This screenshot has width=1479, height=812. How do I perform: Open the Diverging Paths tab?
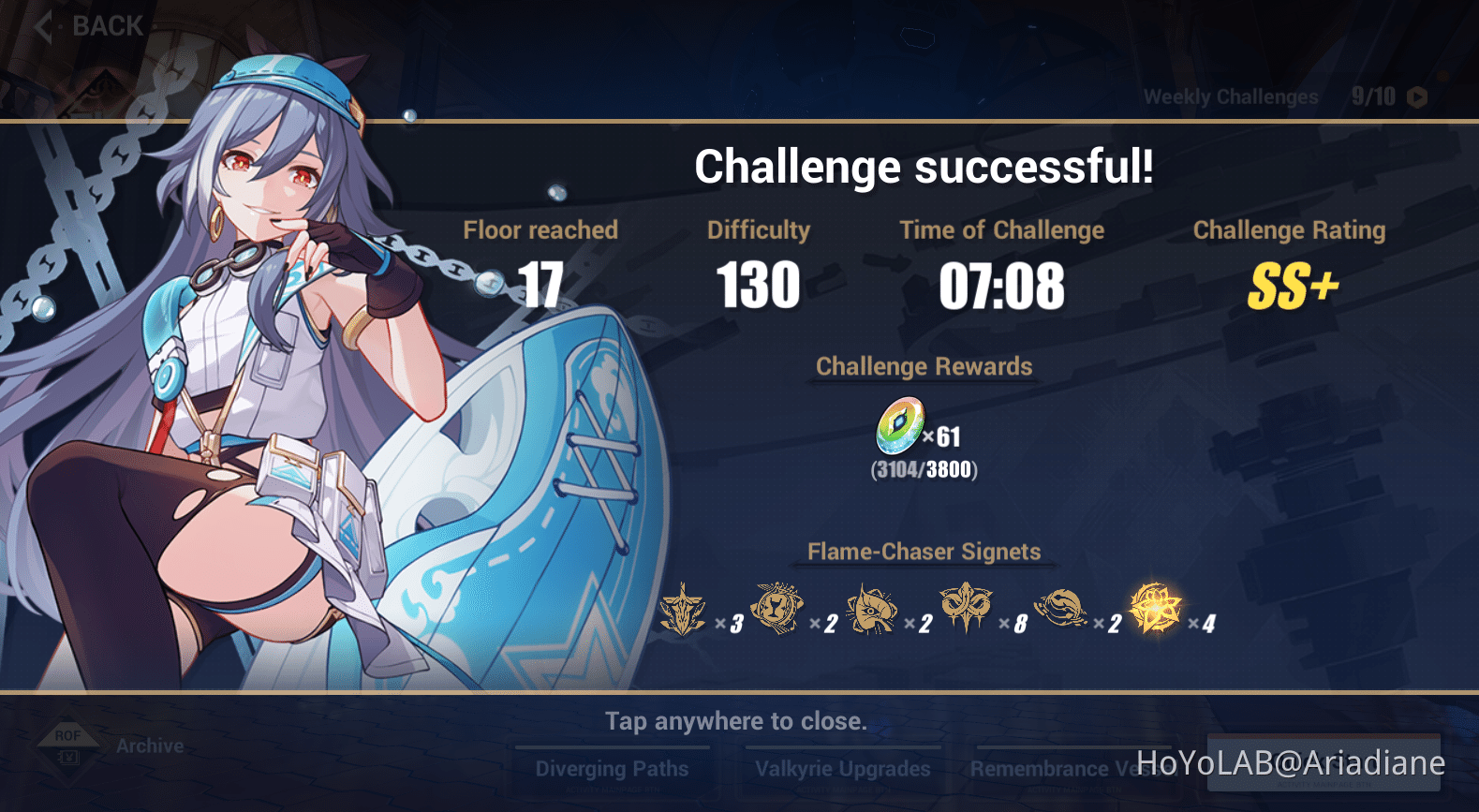coord(612,768)
